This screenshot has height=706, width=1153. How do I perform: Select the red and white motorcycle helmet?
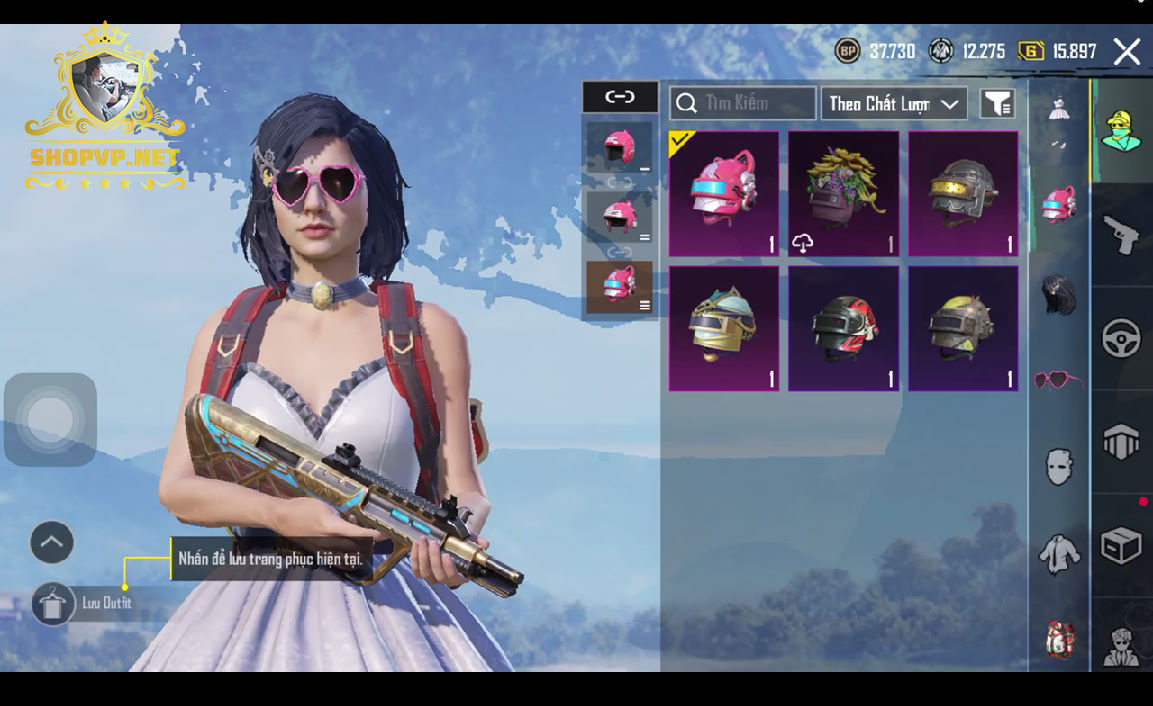[x=844, y=328]
